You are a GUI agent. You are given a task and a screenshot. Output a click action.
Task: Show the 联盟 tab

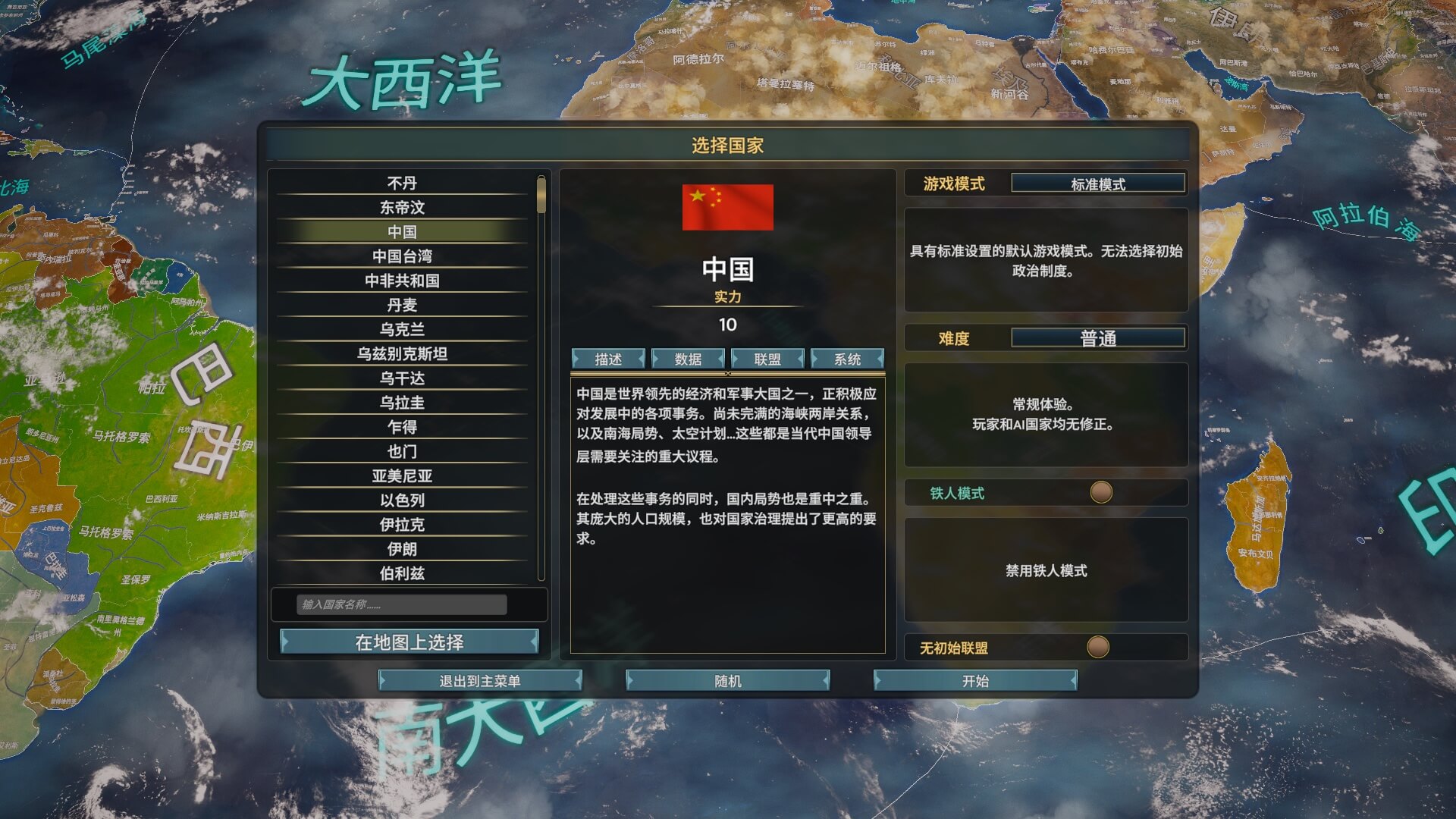[x=767, y=359]
